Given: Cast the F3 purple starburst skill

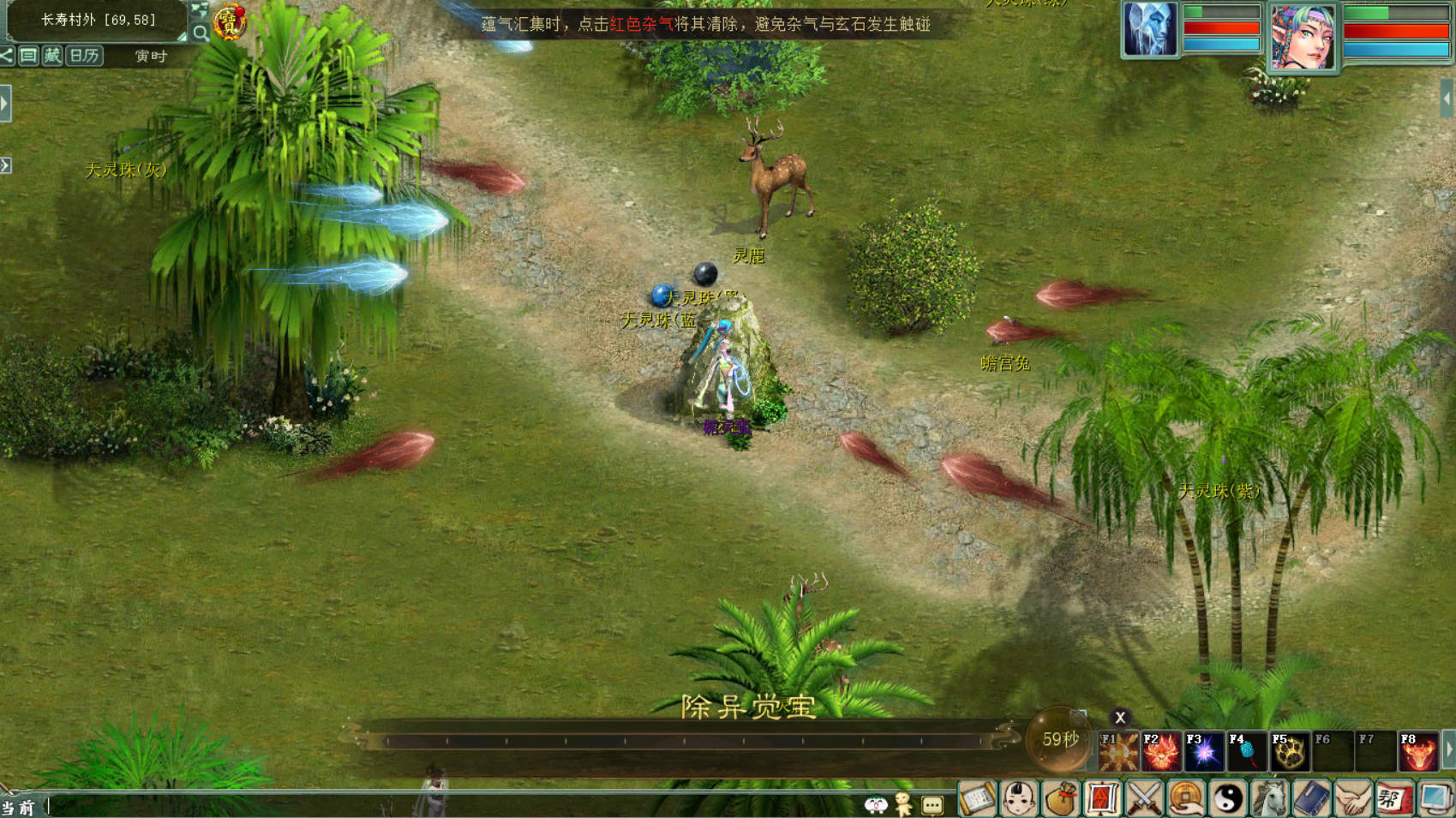Looking at the screenshot, I should (x=1204, y=751).
